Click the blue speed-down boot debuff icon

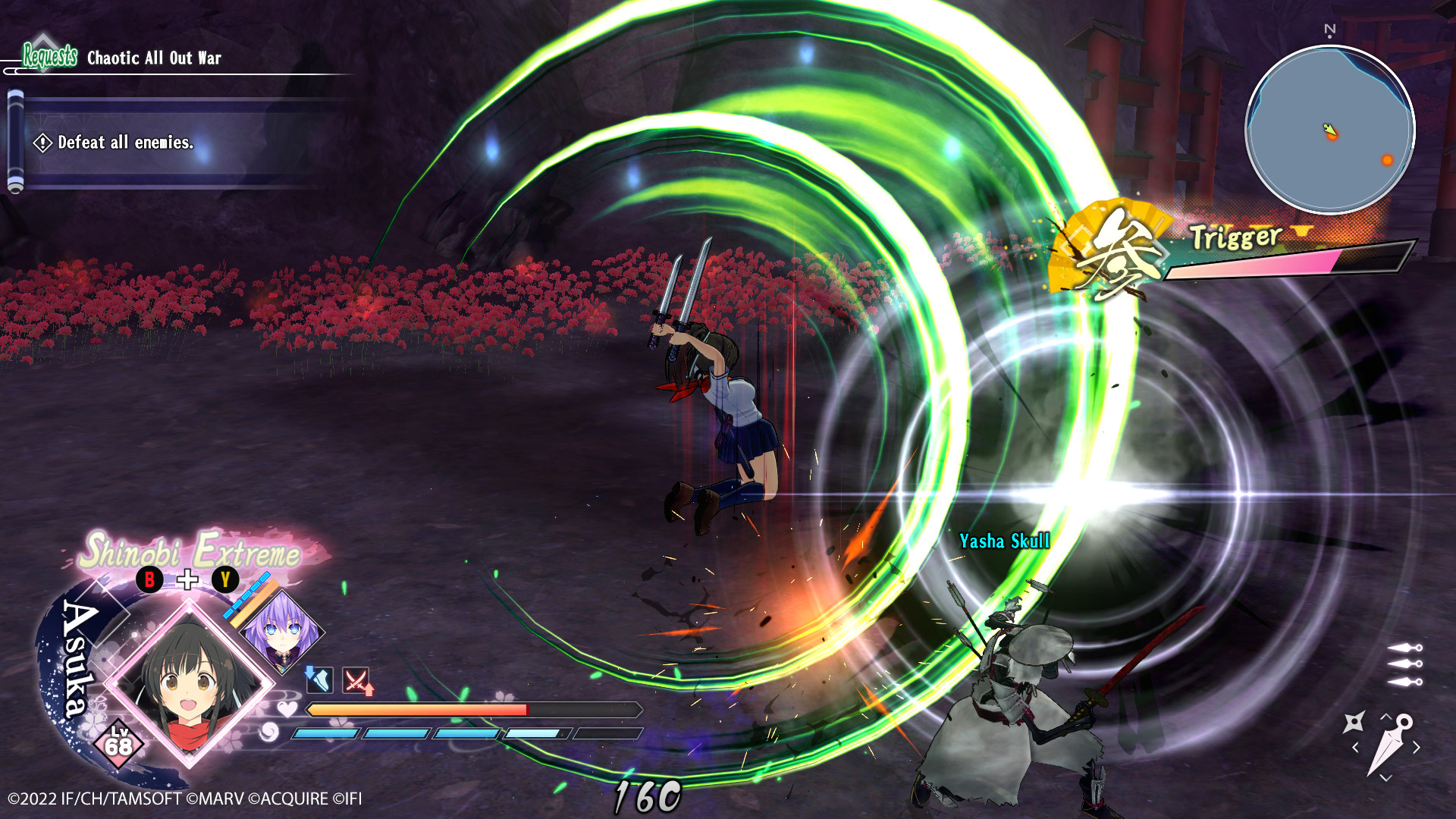[319, 679]
